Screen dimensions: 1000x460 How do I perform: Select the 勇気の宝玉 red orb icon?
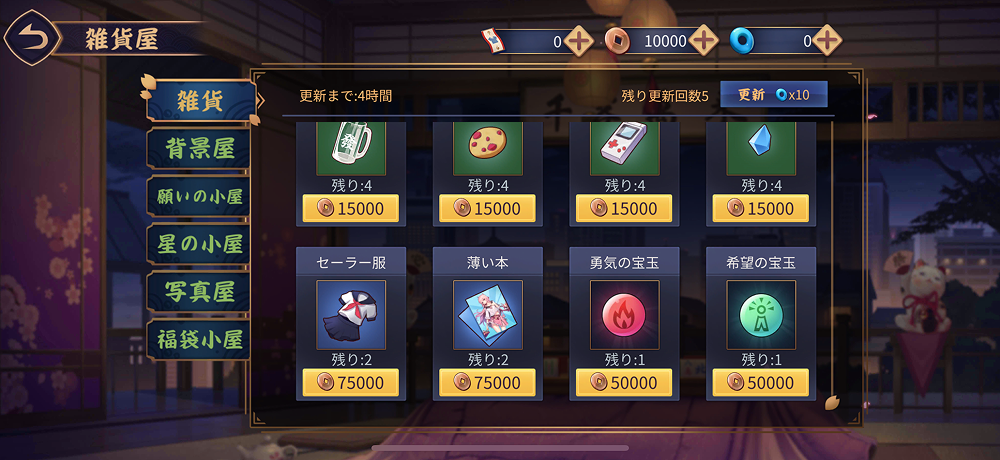tap(624, 314)
